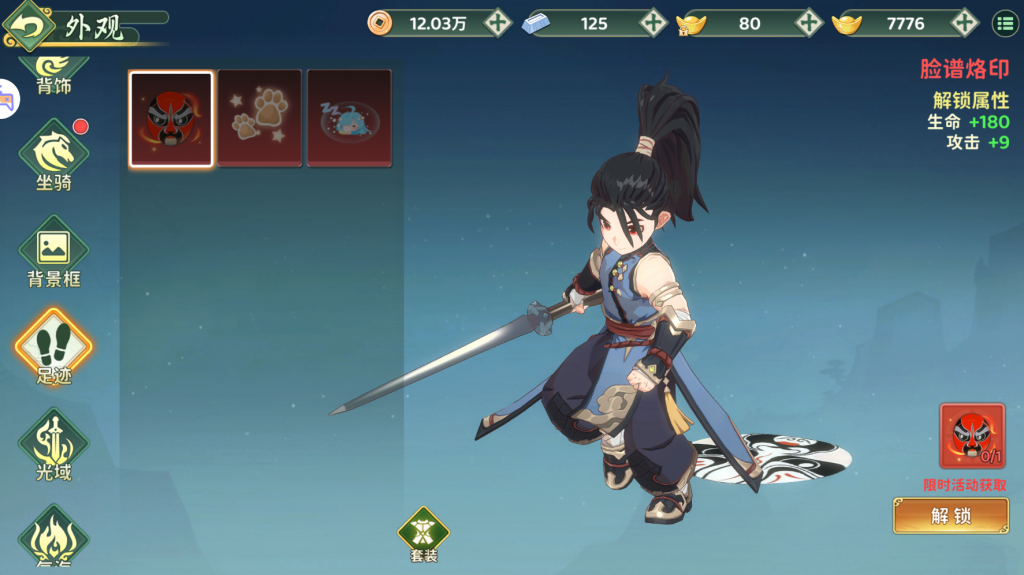Screen dimensions: 1024x575
Task: Switch to the 坐骑 mount tab
Action: coord(54,156)
